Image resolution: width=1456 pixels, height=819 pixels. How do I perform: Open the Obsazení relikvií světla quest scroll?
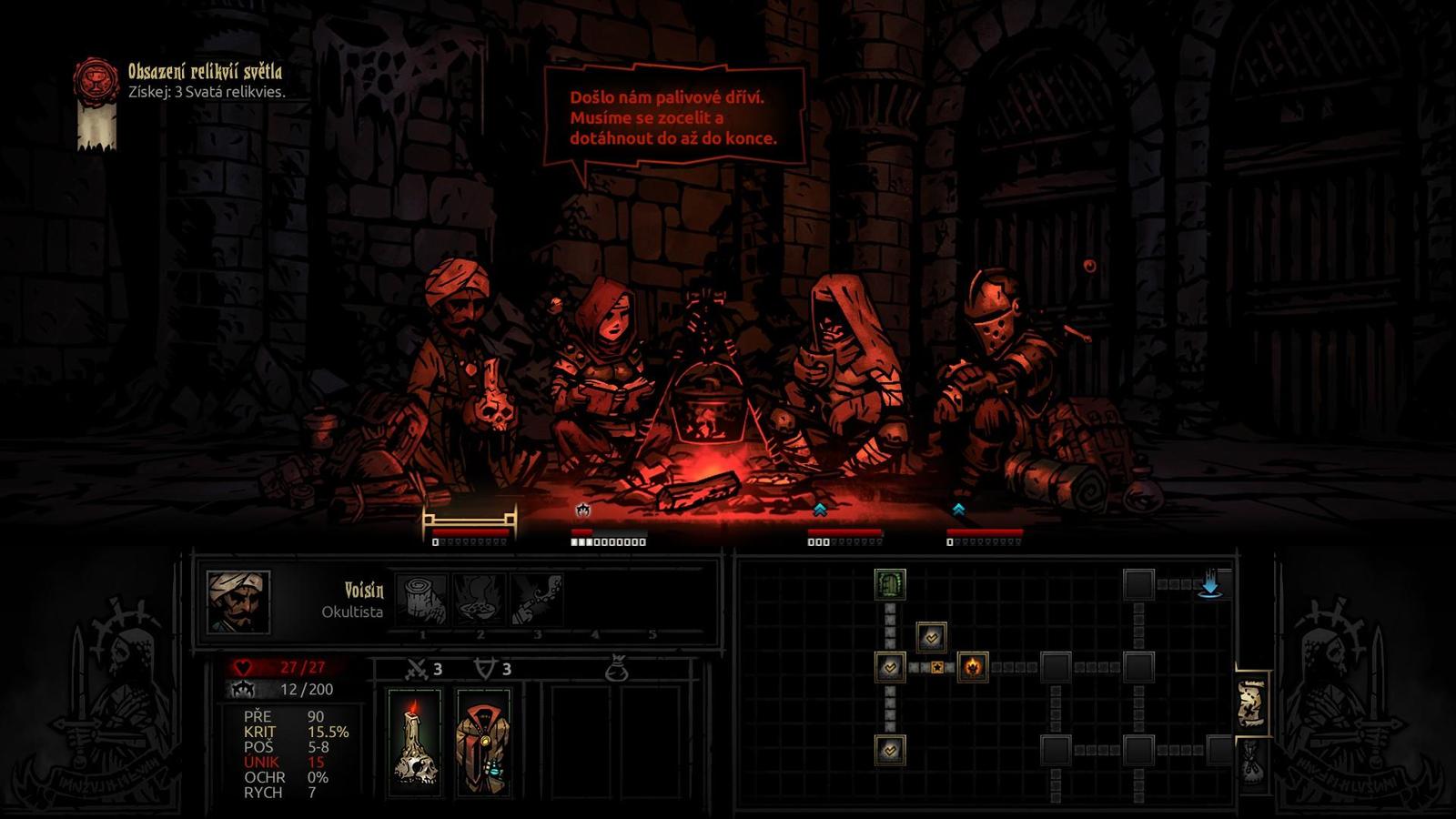96,104
